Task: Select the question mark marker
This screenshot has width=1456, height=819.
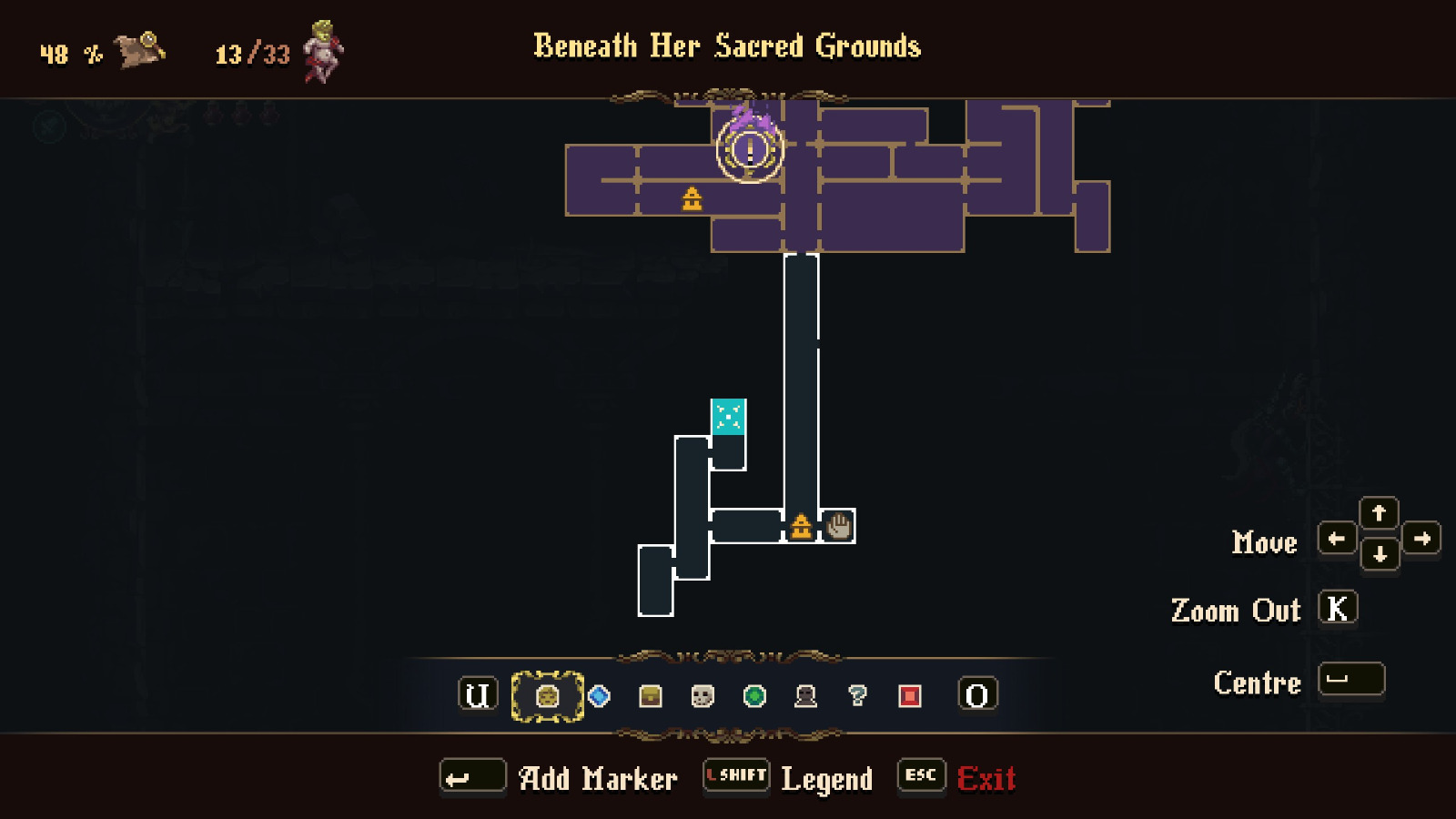Action: coord(856,697)
